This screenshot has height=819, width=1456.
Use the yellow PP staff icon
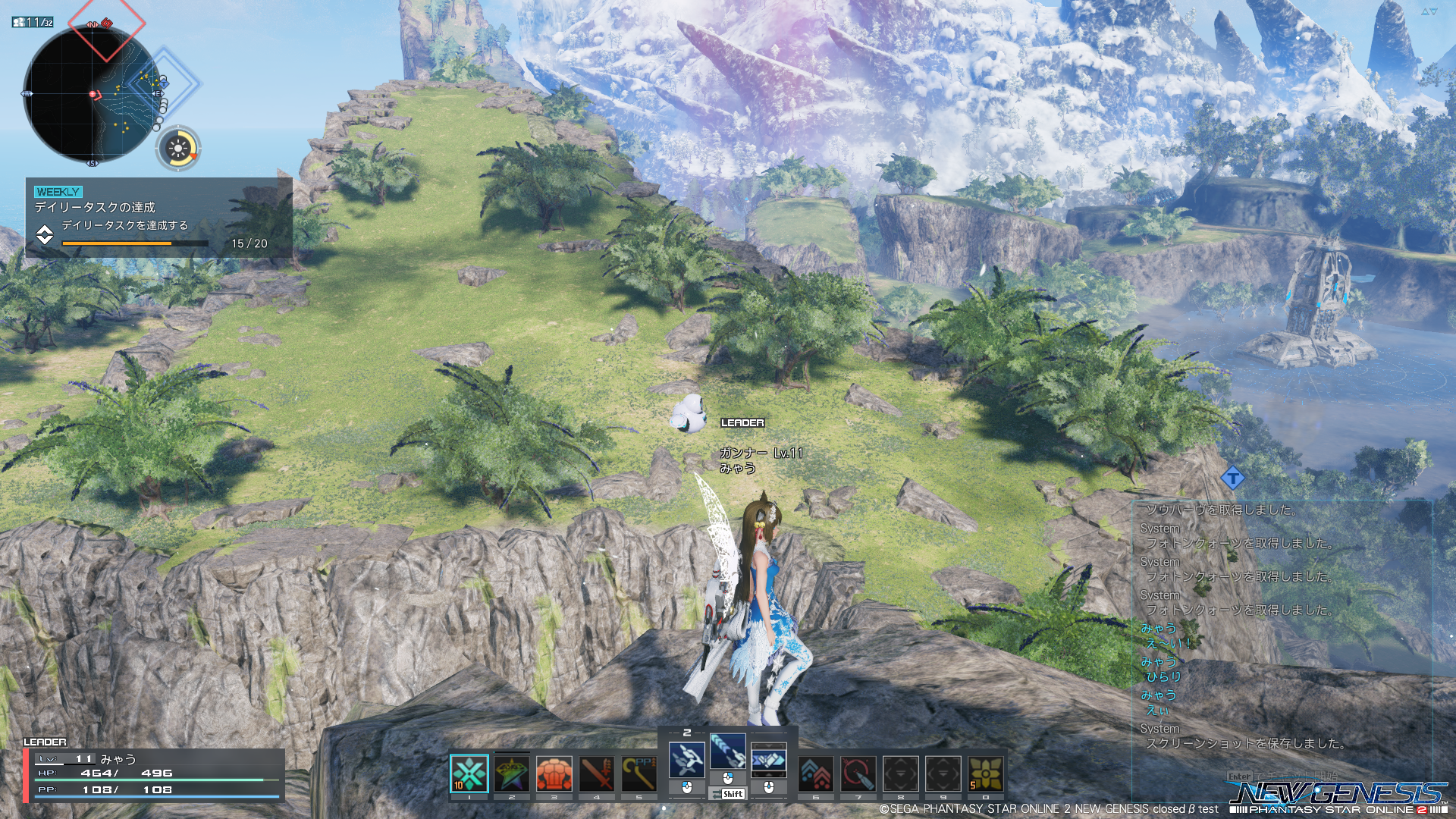coord(639,773)
